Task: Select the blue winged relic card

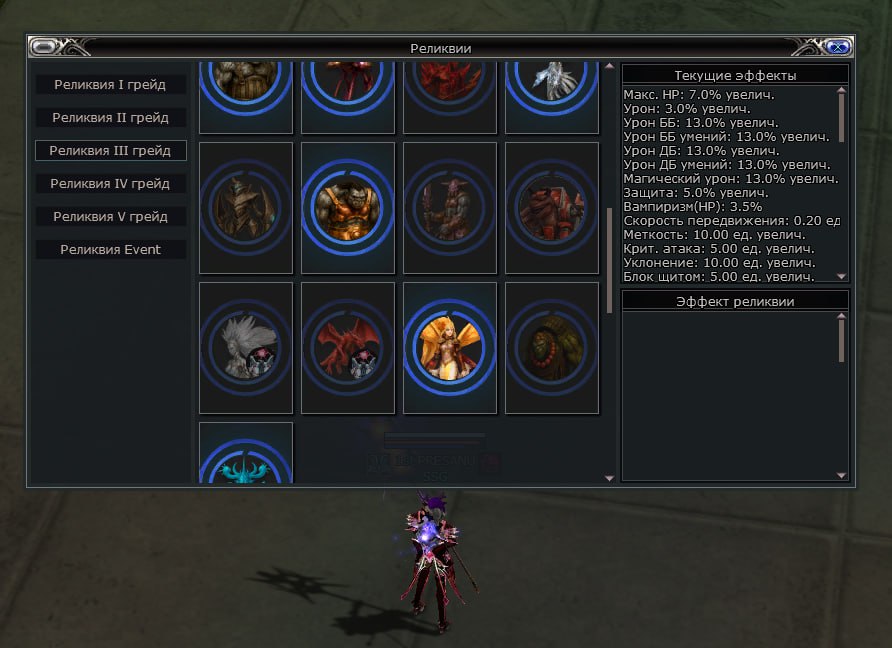Action: (246, 455)
